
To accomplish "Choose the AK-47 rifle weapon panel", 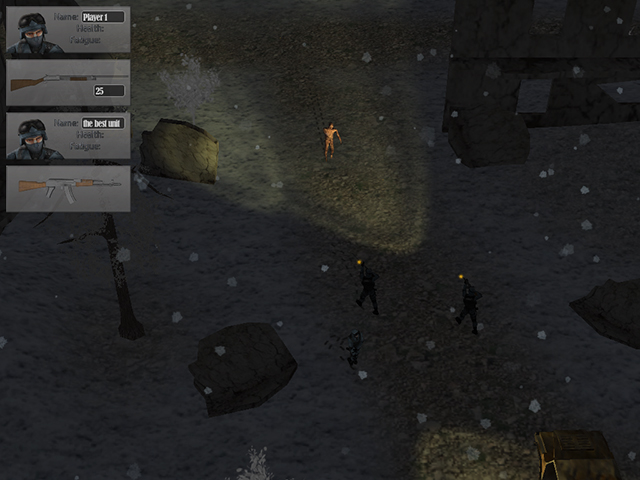I will pyautogui.click(x=68, y=188).
